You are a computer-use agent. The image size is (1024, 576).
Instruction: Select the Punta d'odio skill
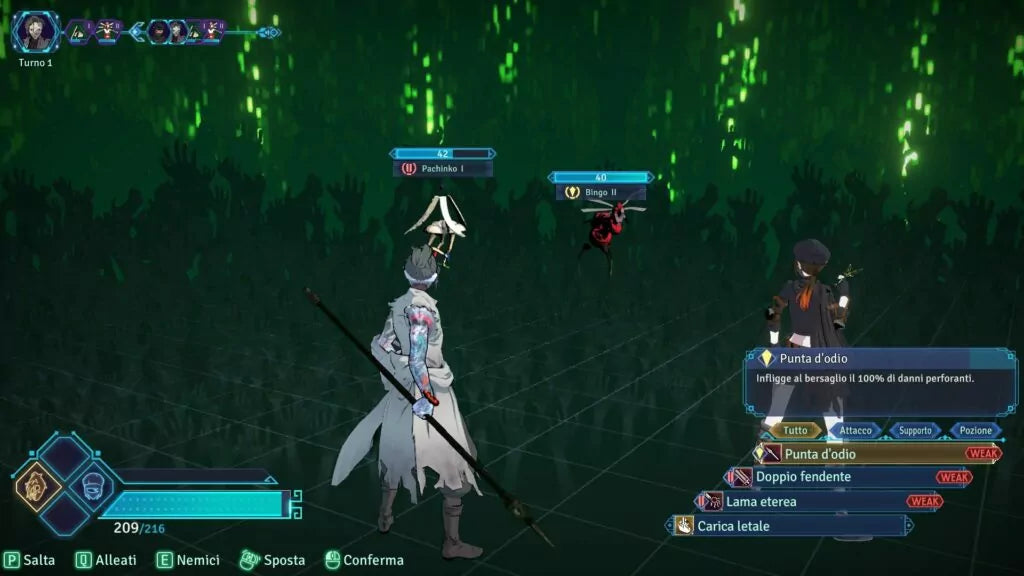coord(860,454)
